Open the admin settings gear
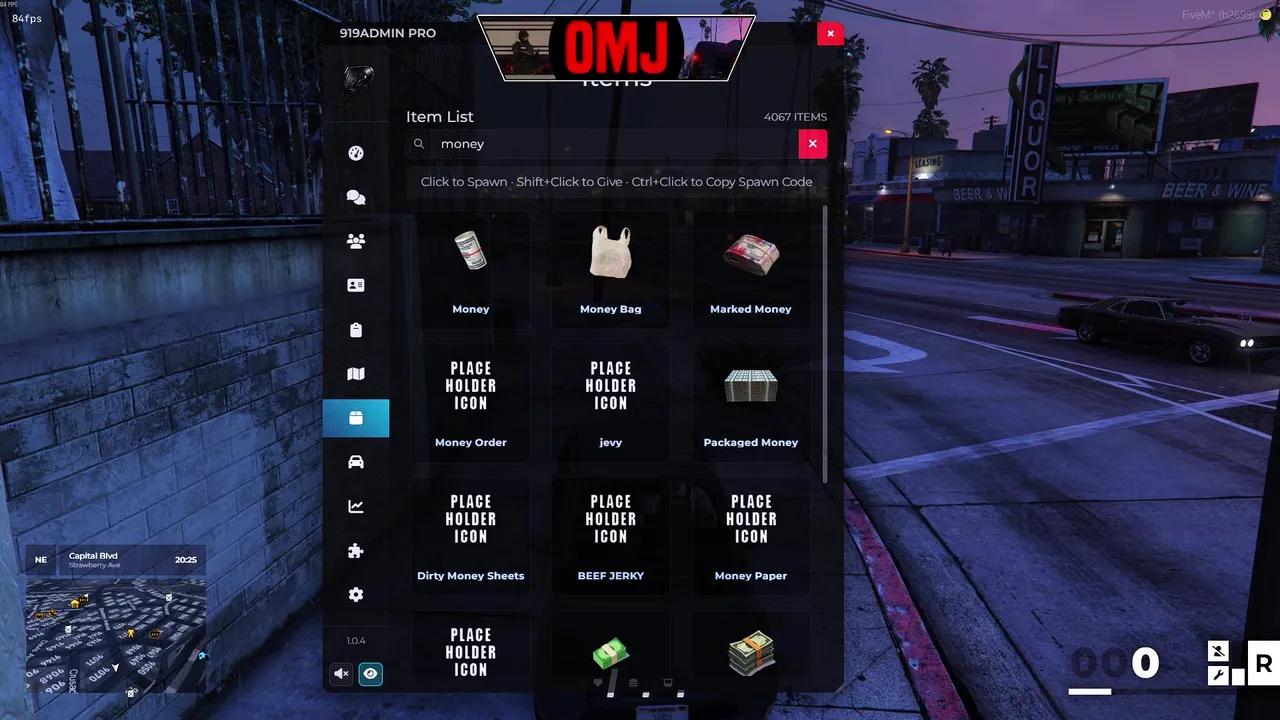Image resolution: width=1280 pixels, height=720 pixels. click(356, 594)
